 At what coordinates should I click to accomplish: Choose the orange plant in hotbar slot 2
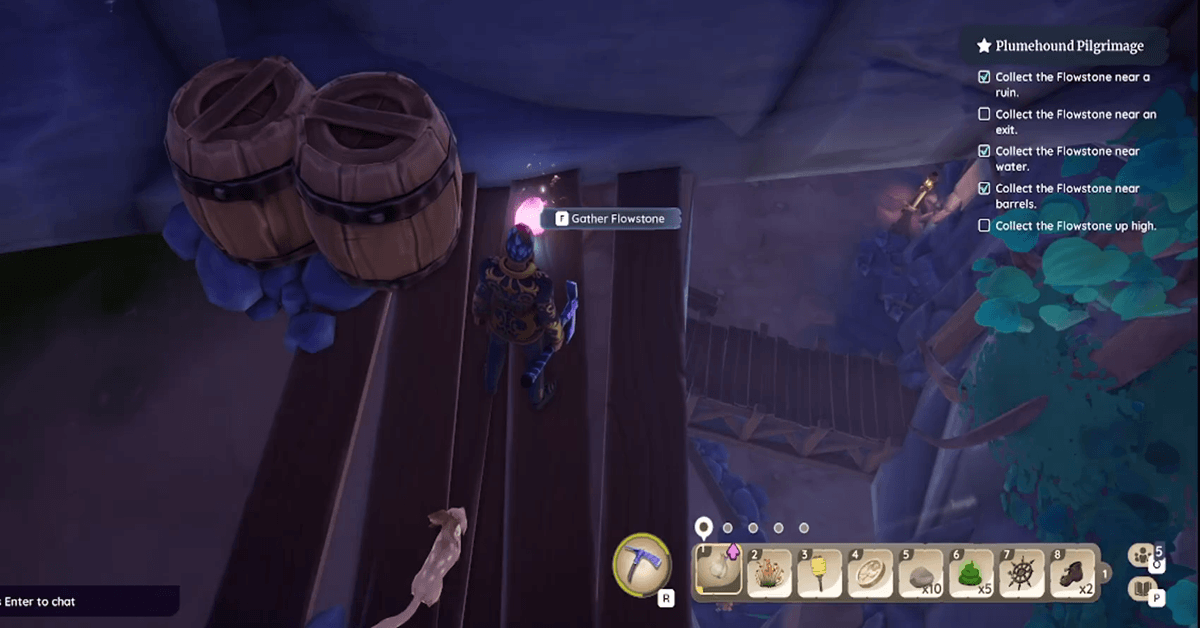[x=768, y=572]
